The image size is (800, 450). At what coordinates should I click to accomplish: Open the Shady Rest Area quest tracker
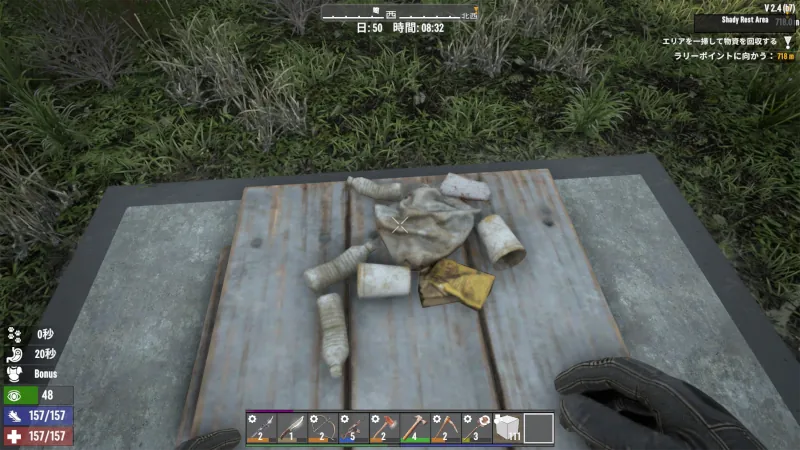coord(744,20)
